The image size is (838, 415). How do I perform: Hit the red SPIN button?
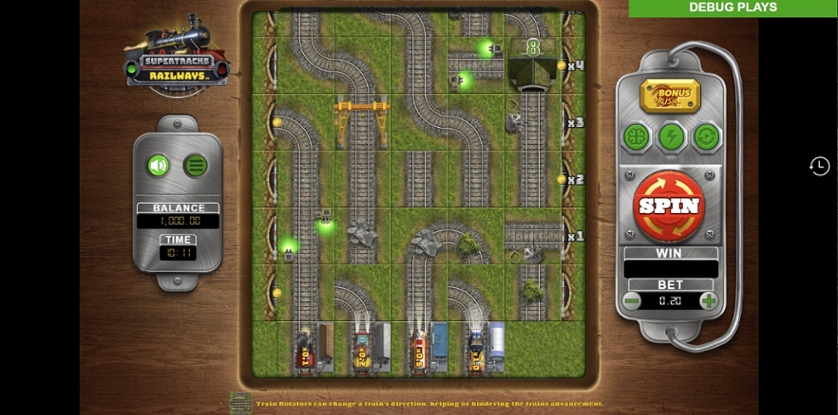coord(670,205)
